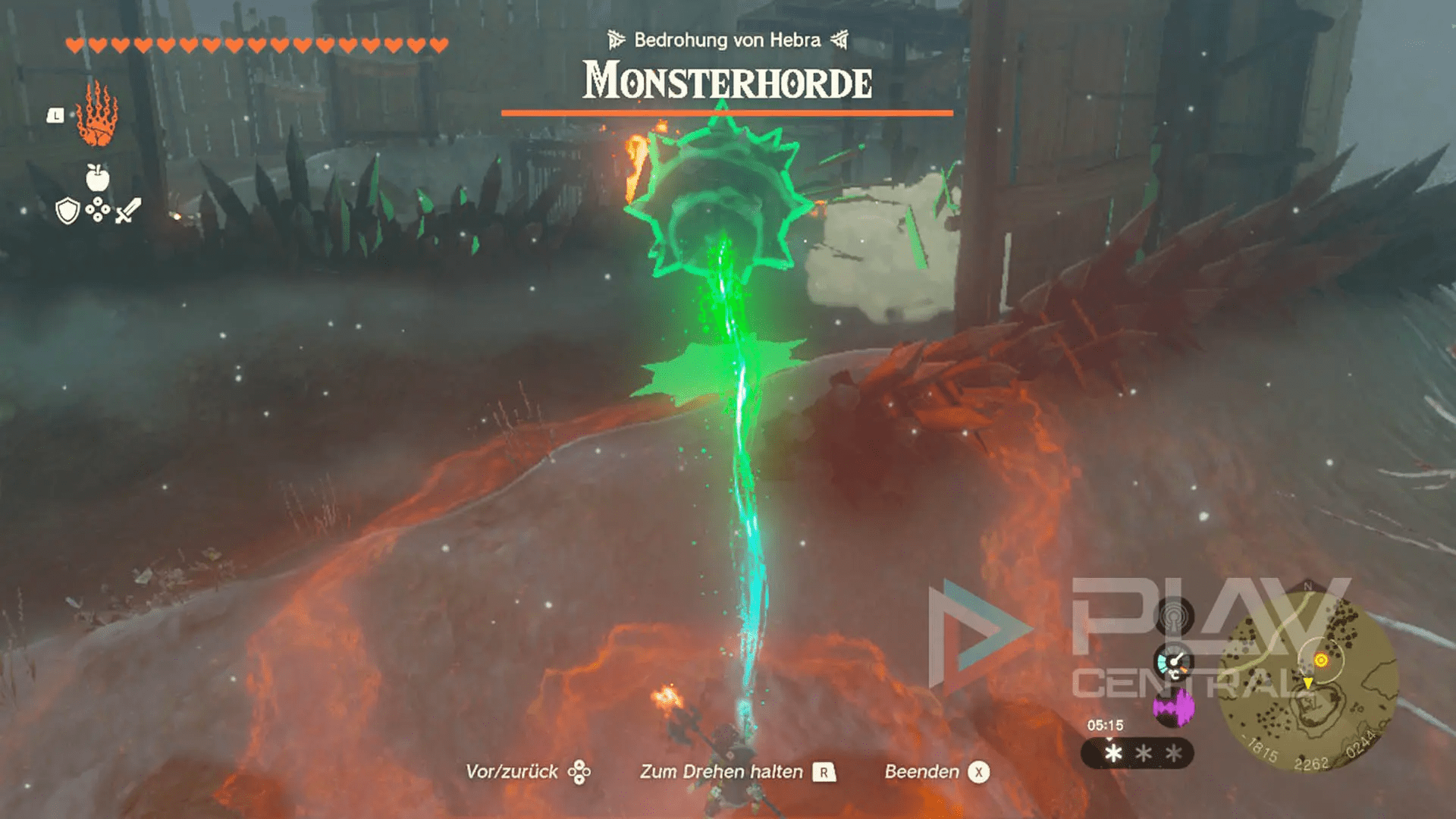Image resolution: width=1456 pixels, height=819 pixels.
Task: Open the circular minimap
Action: (x=1307, y=679)
